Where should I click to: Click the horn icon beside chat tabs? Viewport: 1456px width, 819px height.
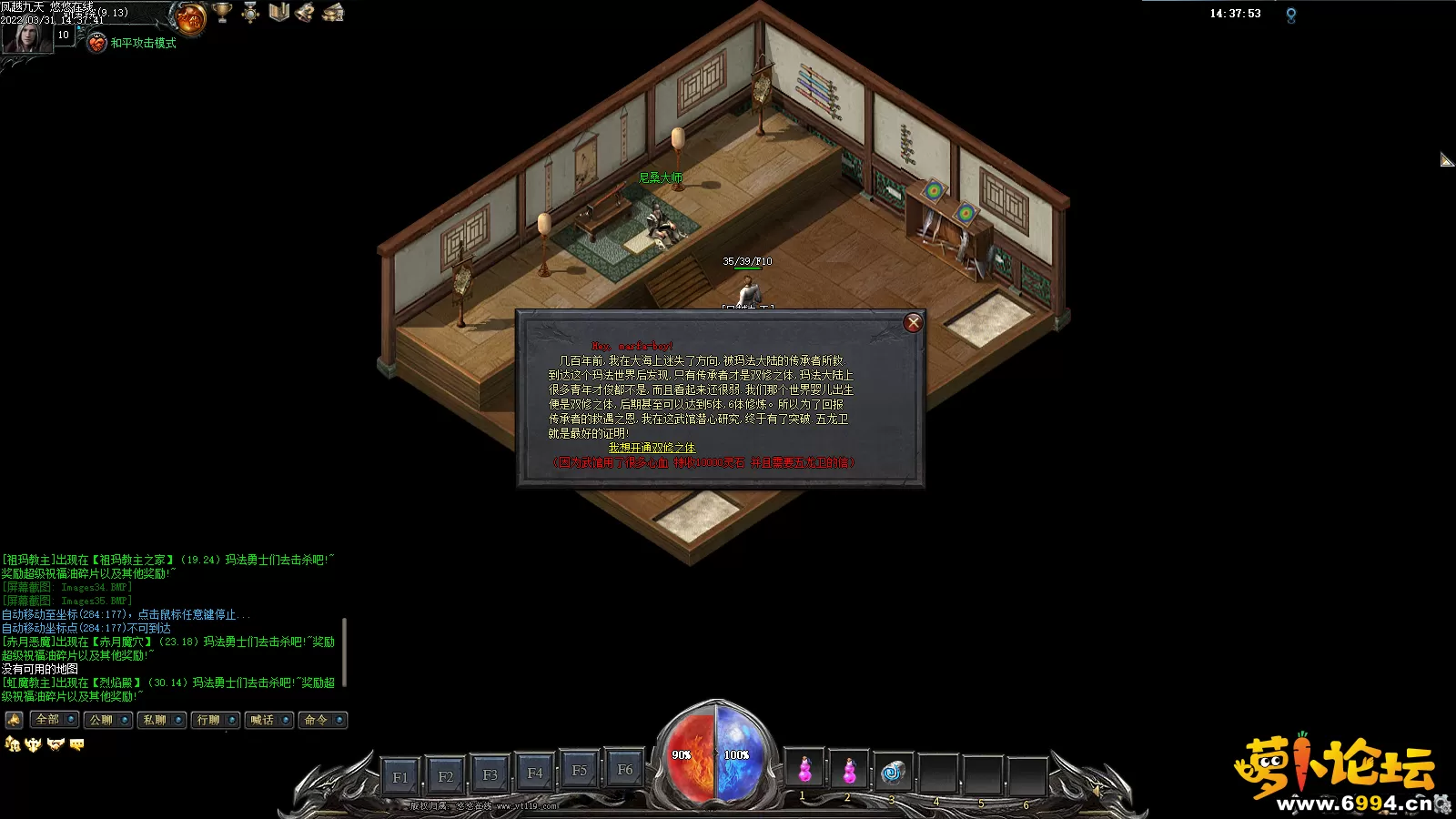[14, 720]
